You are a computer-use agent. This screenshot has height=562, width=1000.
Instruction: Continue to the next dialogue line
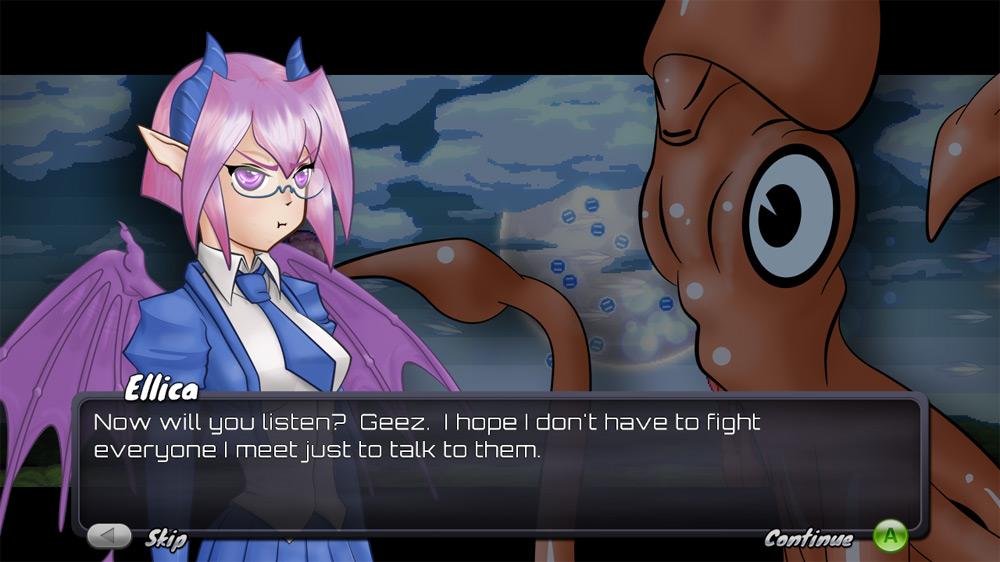[x=889, y=537]
